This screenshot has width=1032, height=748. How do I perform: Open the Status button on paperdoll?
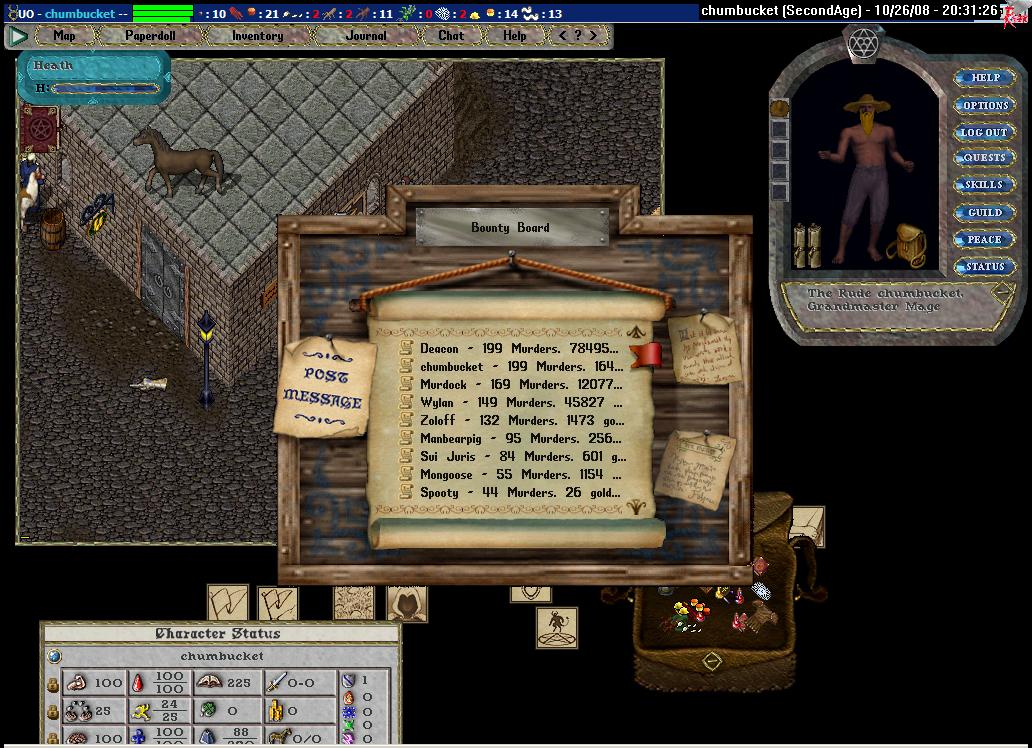click(x=985, y=266)
